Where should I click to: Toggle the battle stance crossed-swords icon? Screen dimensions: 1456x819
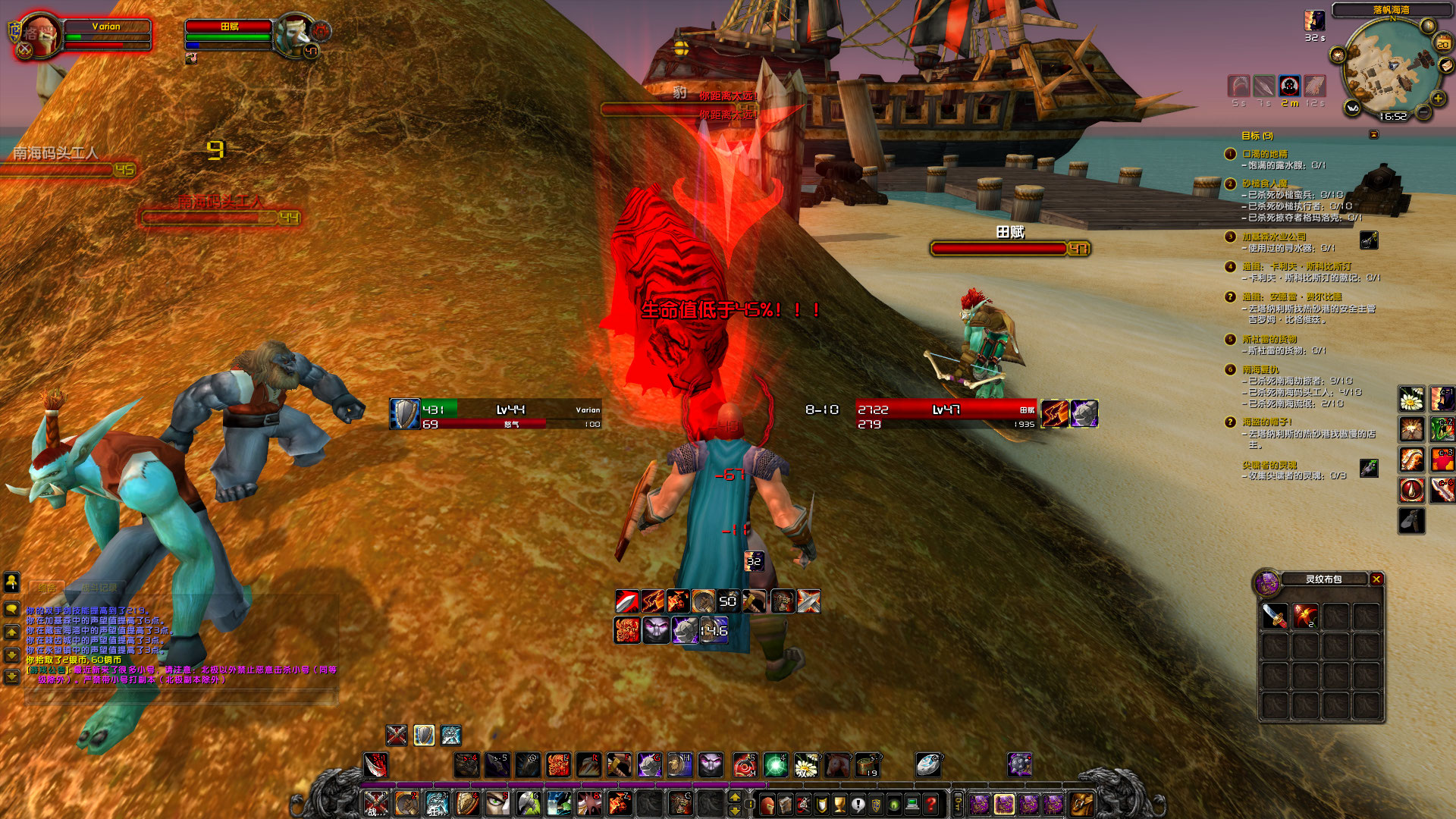[x=397, y=735]
